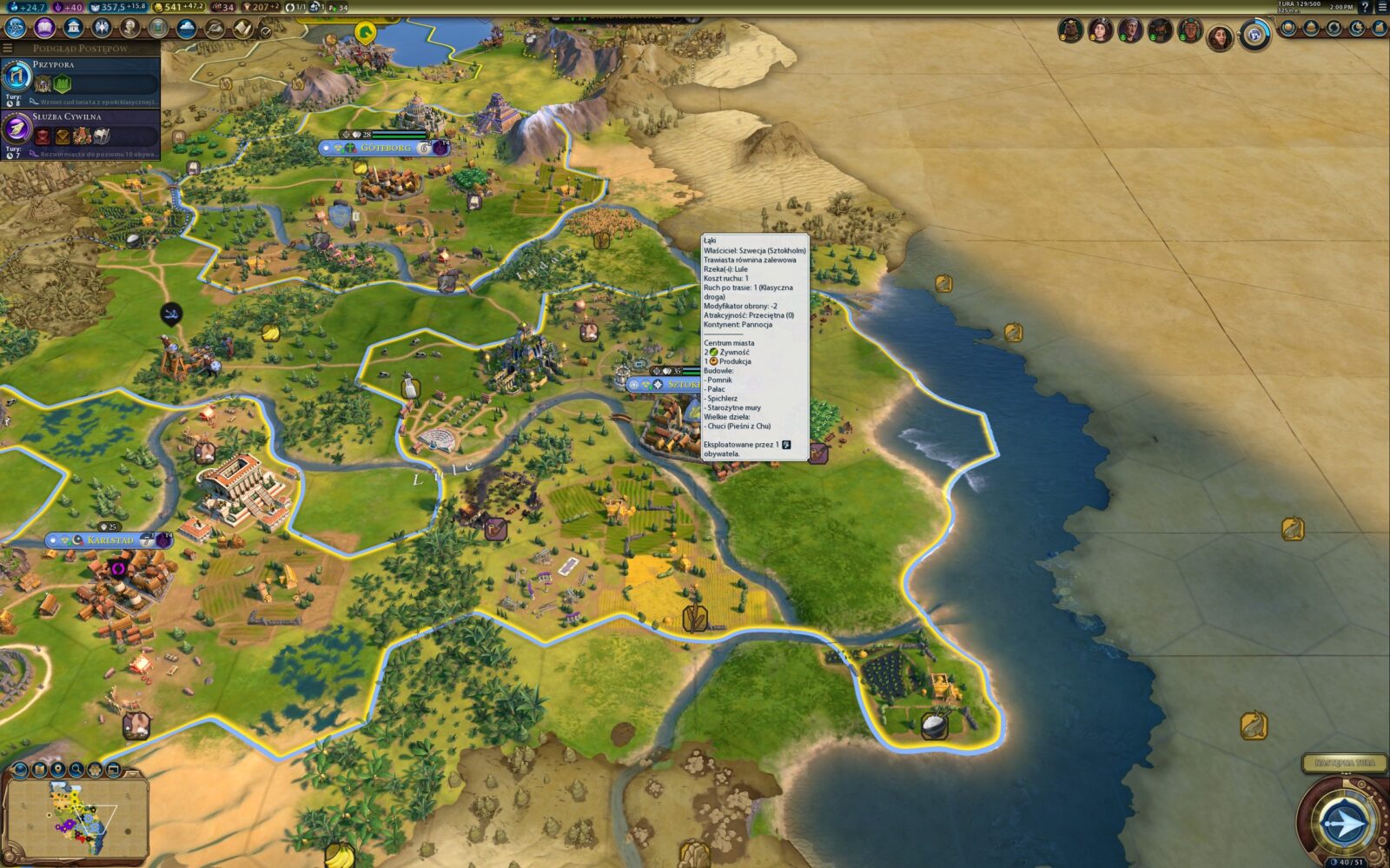The image size is (1390, 868).
Task: Open the government building icon
Action: pos(73,28)
